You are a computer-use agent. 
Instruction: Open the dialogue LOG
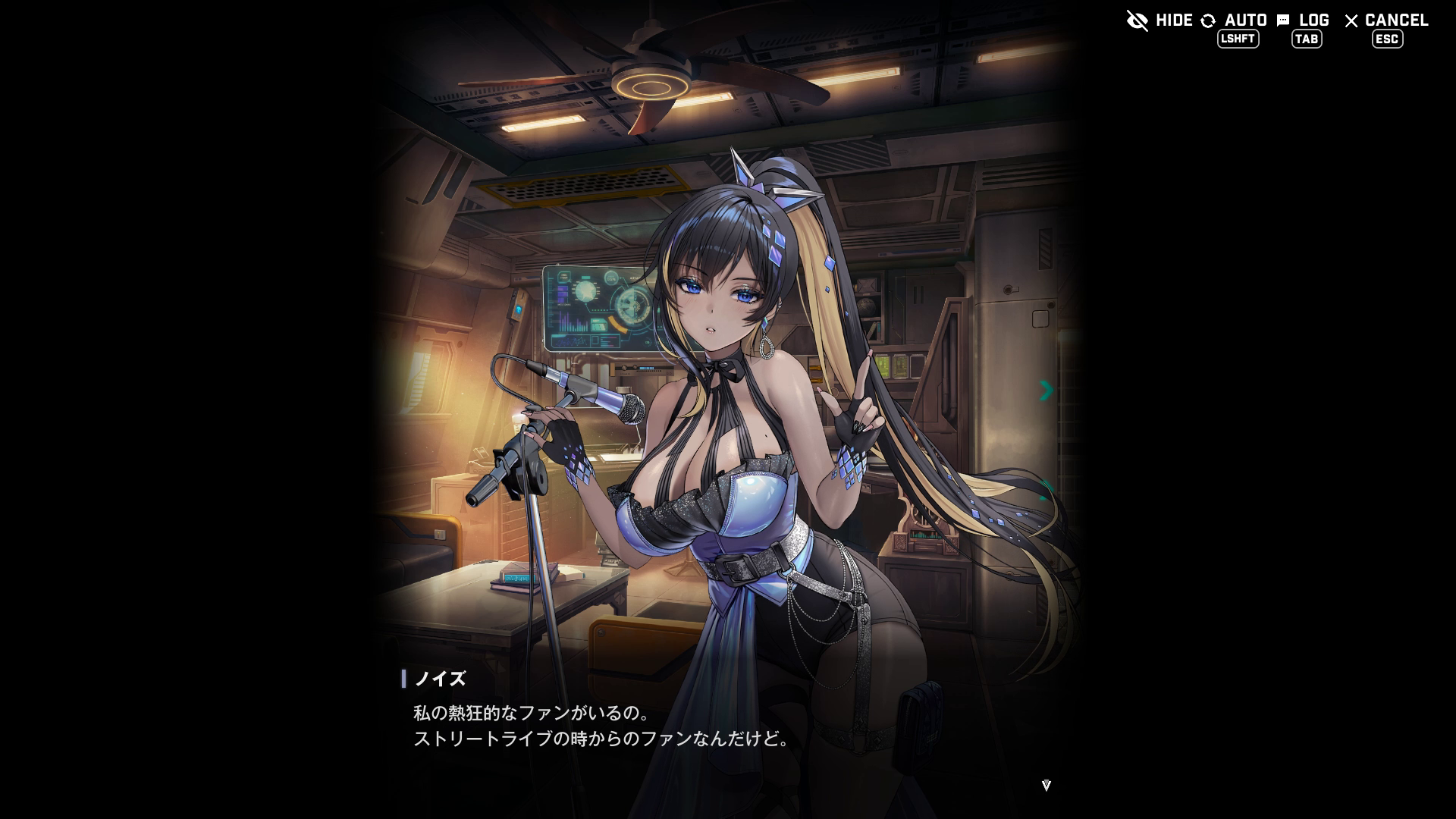pos(1304,20)
